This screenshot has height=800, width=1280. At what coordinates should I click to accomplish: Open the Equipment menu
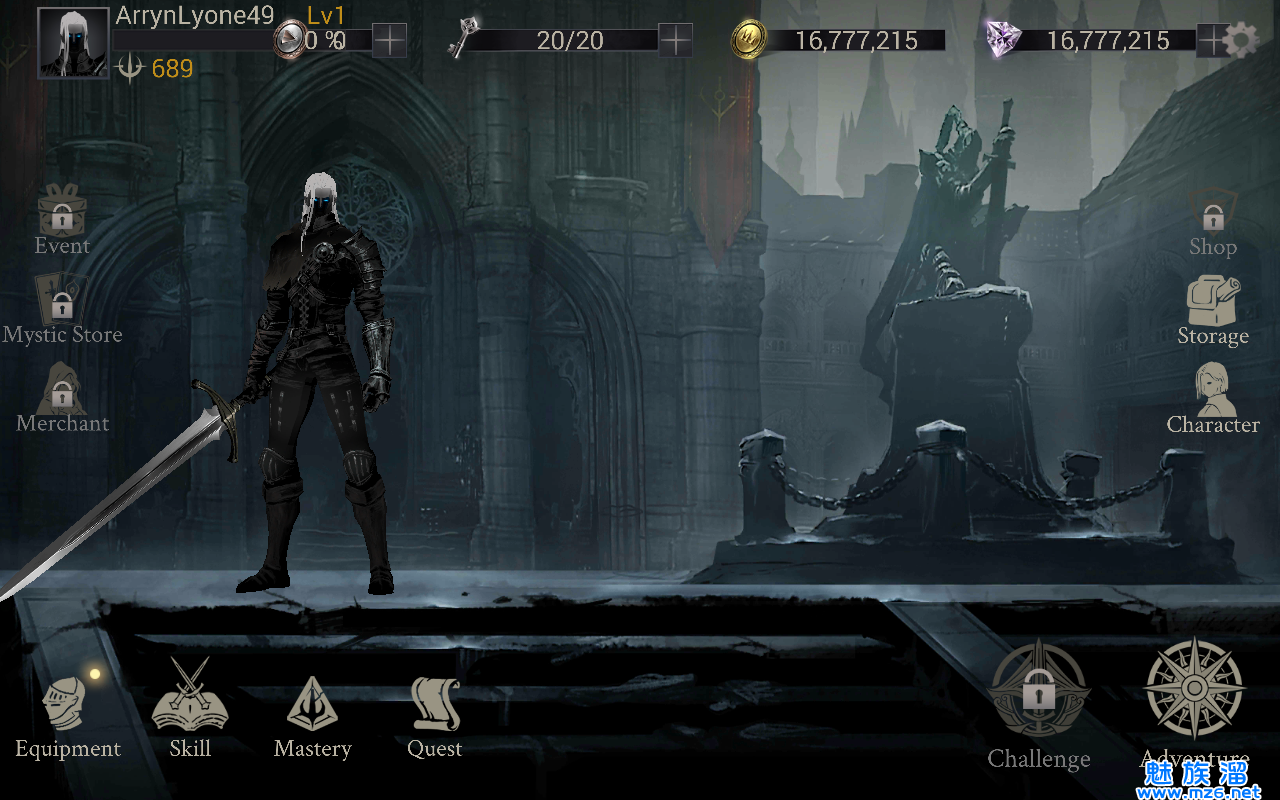point(67,714)
